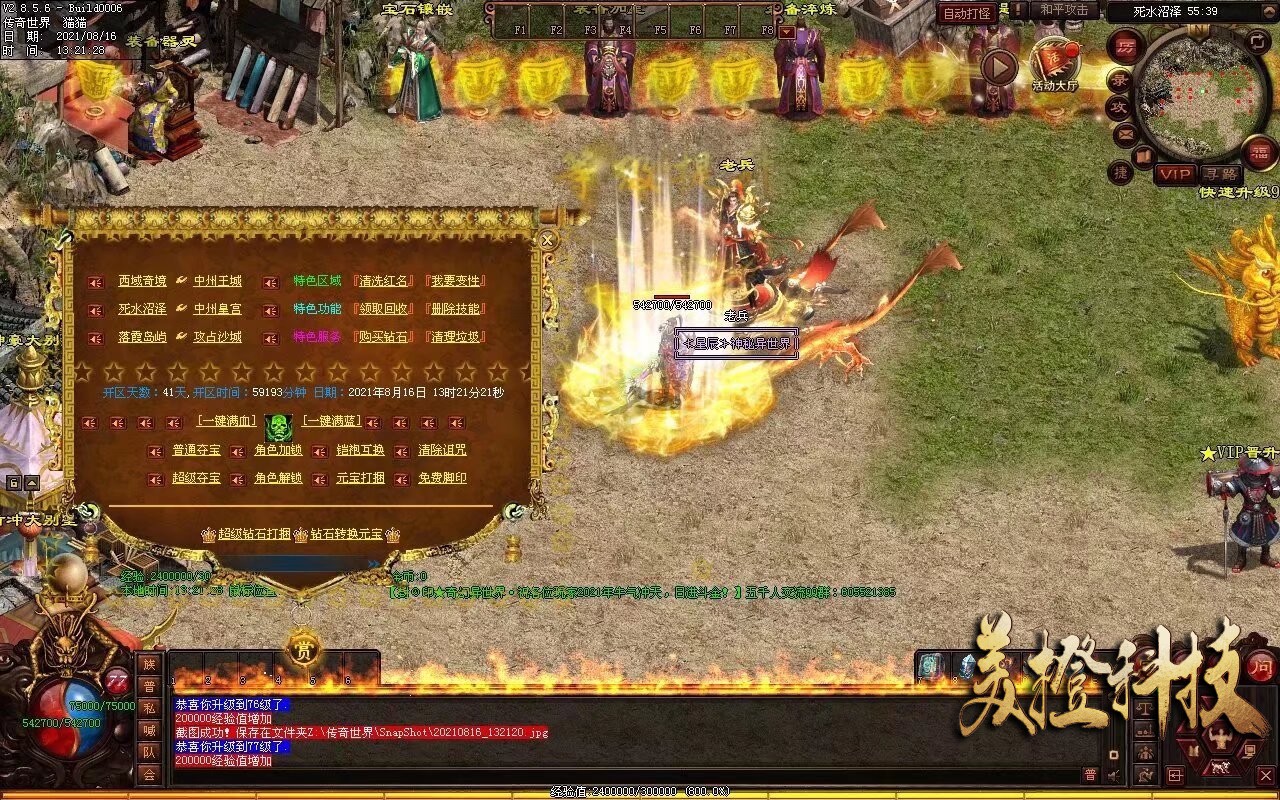Image resolution: width=1280 pixels, height=800 pixels.
Task: Mute the speaker icon next to 西域奇境
Action: (x=96, y=282)
